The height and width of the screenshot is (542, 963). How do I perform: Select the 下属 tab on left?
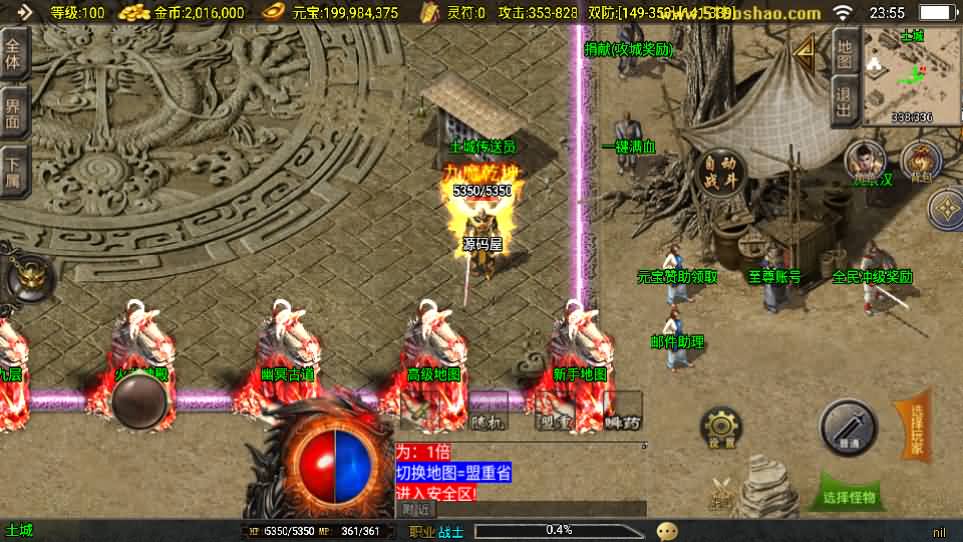pos(13,170)
